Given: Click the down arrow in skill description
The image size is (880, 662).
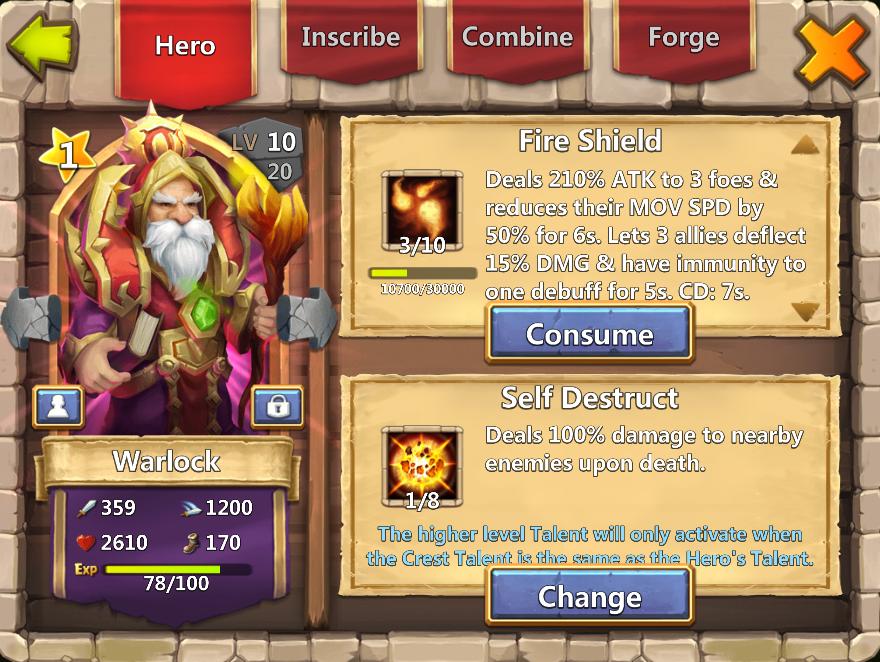Looking at the screenshot, I should 805,312.
